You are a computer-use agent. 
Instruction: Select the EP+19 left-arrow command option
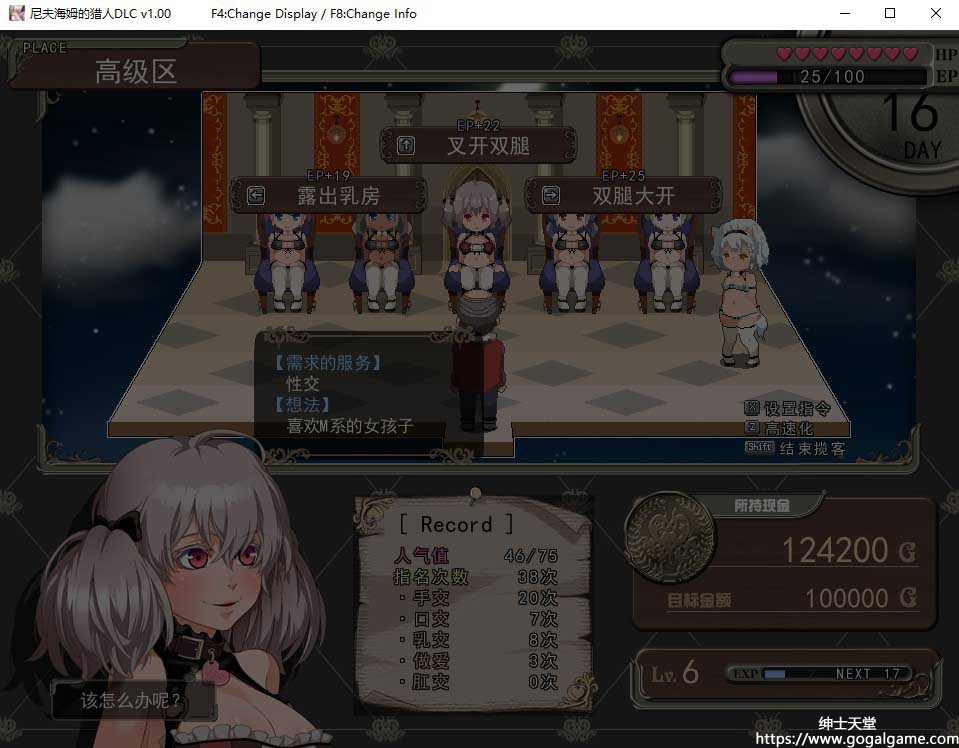tap(329, 196)
